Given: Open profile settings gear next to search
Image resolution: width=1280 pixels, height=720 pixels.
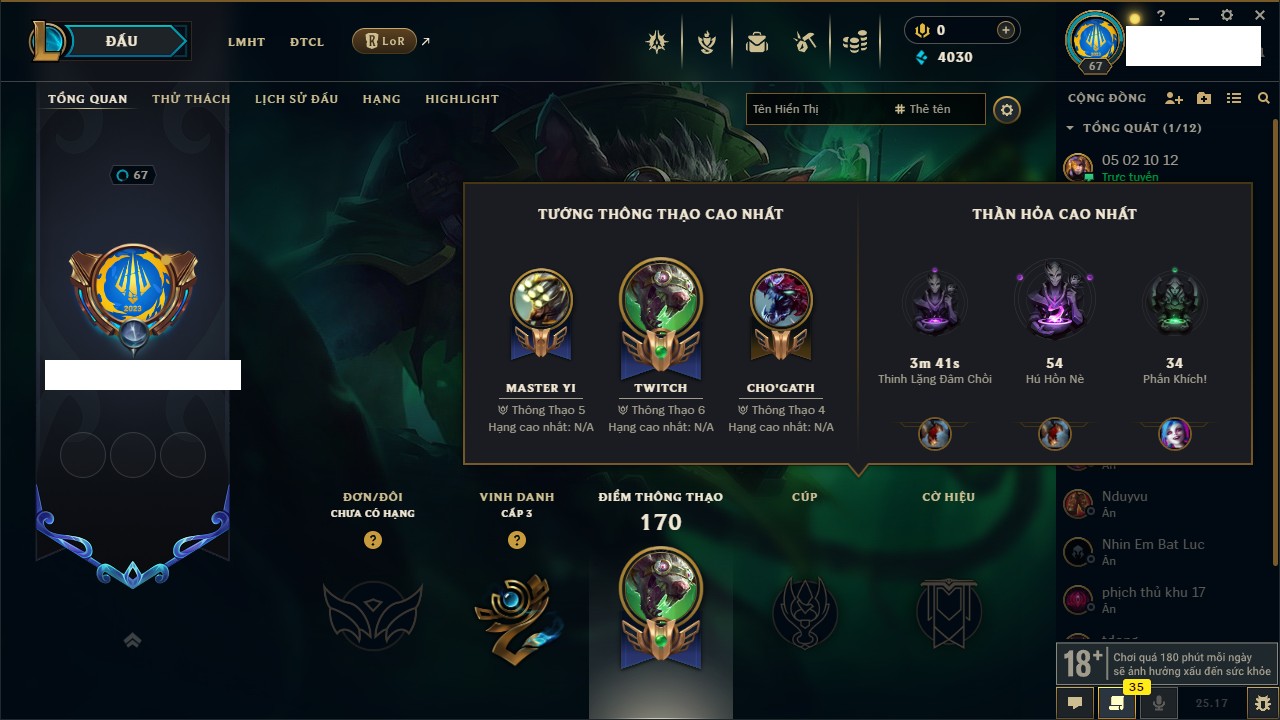Looking at the screenshot, I should (x=1007, y=110).
